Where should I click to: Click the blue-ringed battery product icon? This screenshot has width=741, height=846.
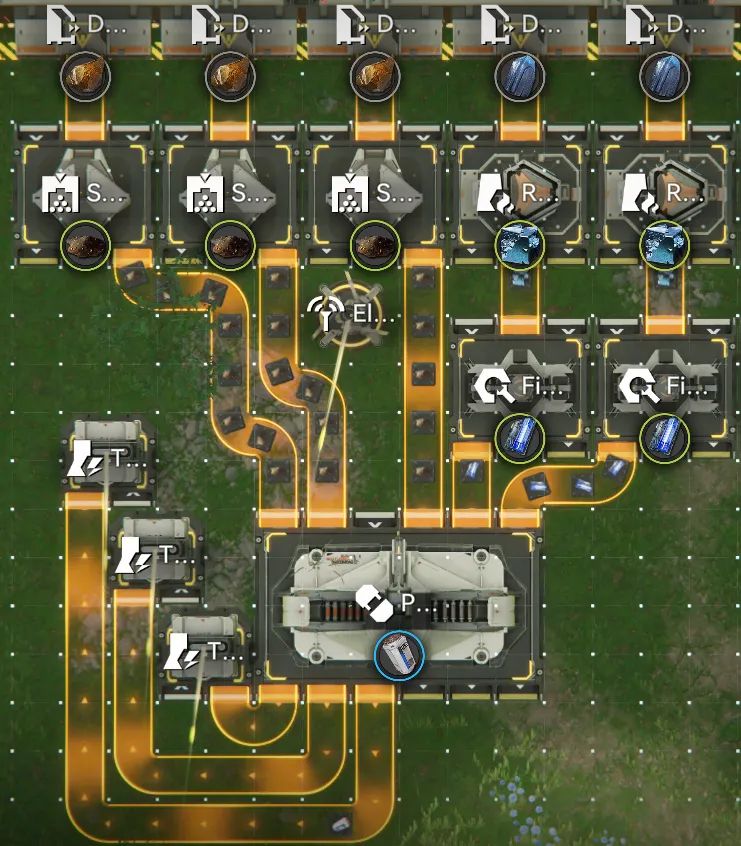pos(399,657)
